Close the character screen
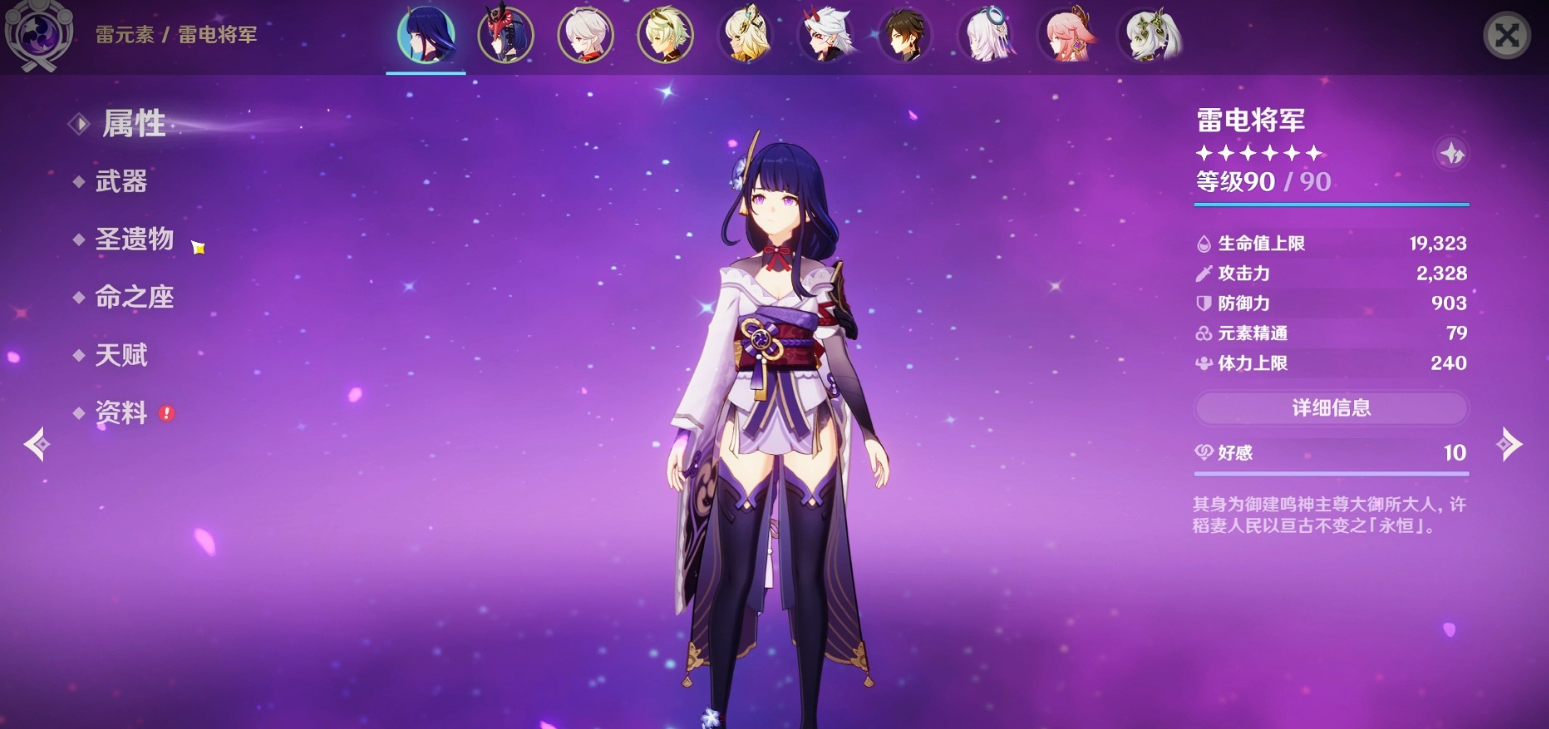 [1506, 36]
